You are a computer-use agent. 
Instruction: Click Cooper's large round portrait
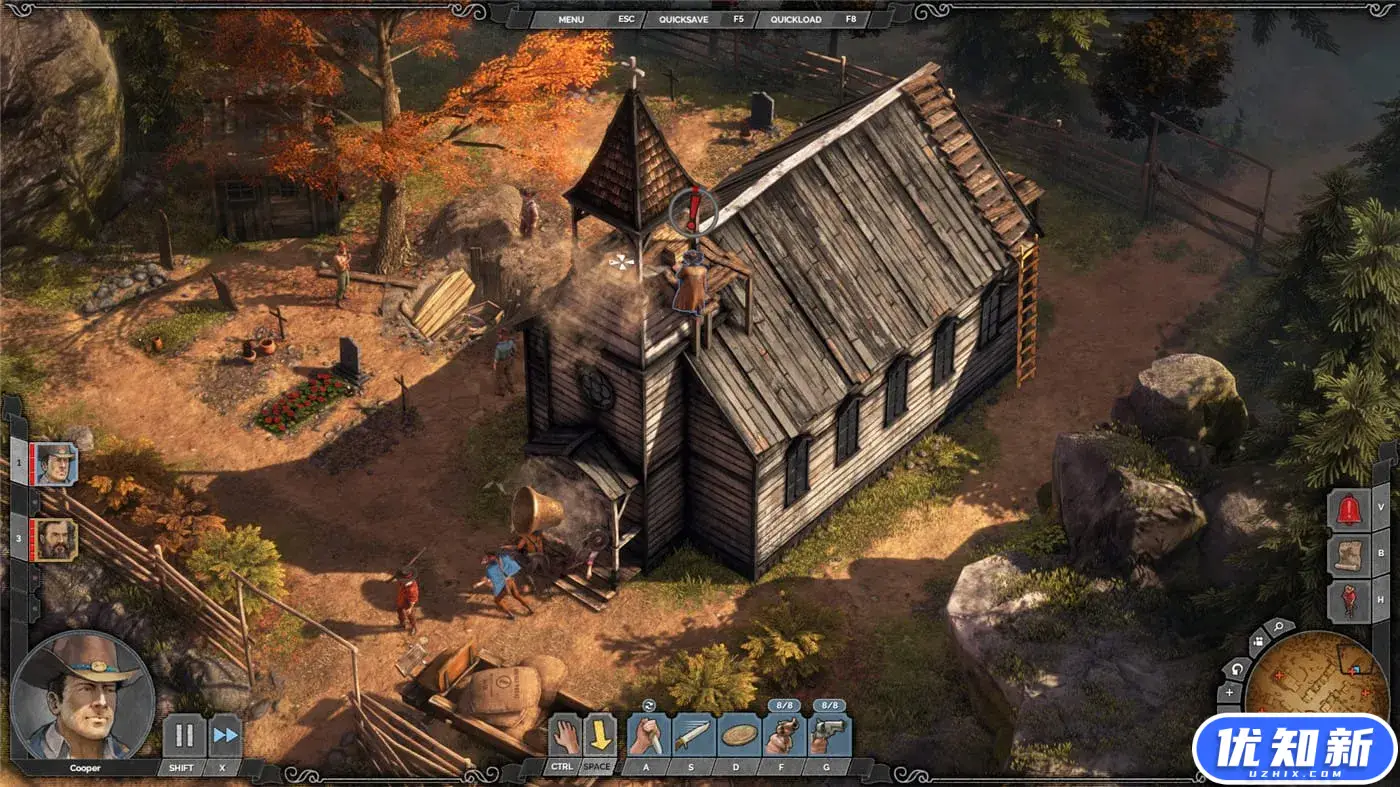coord(83,695)
